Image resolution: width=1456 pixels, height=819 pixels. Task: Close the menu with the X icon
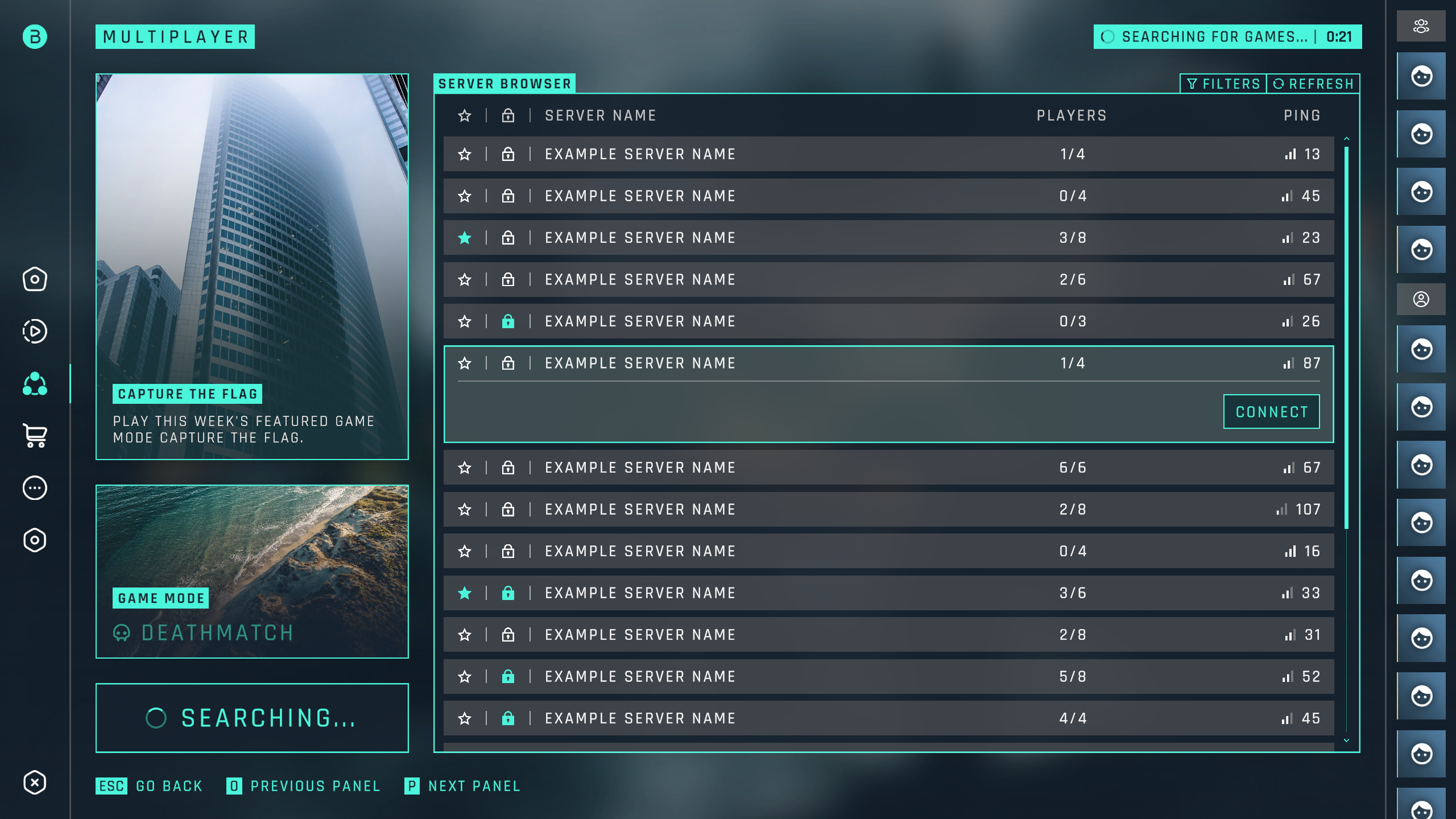(35, 783)
